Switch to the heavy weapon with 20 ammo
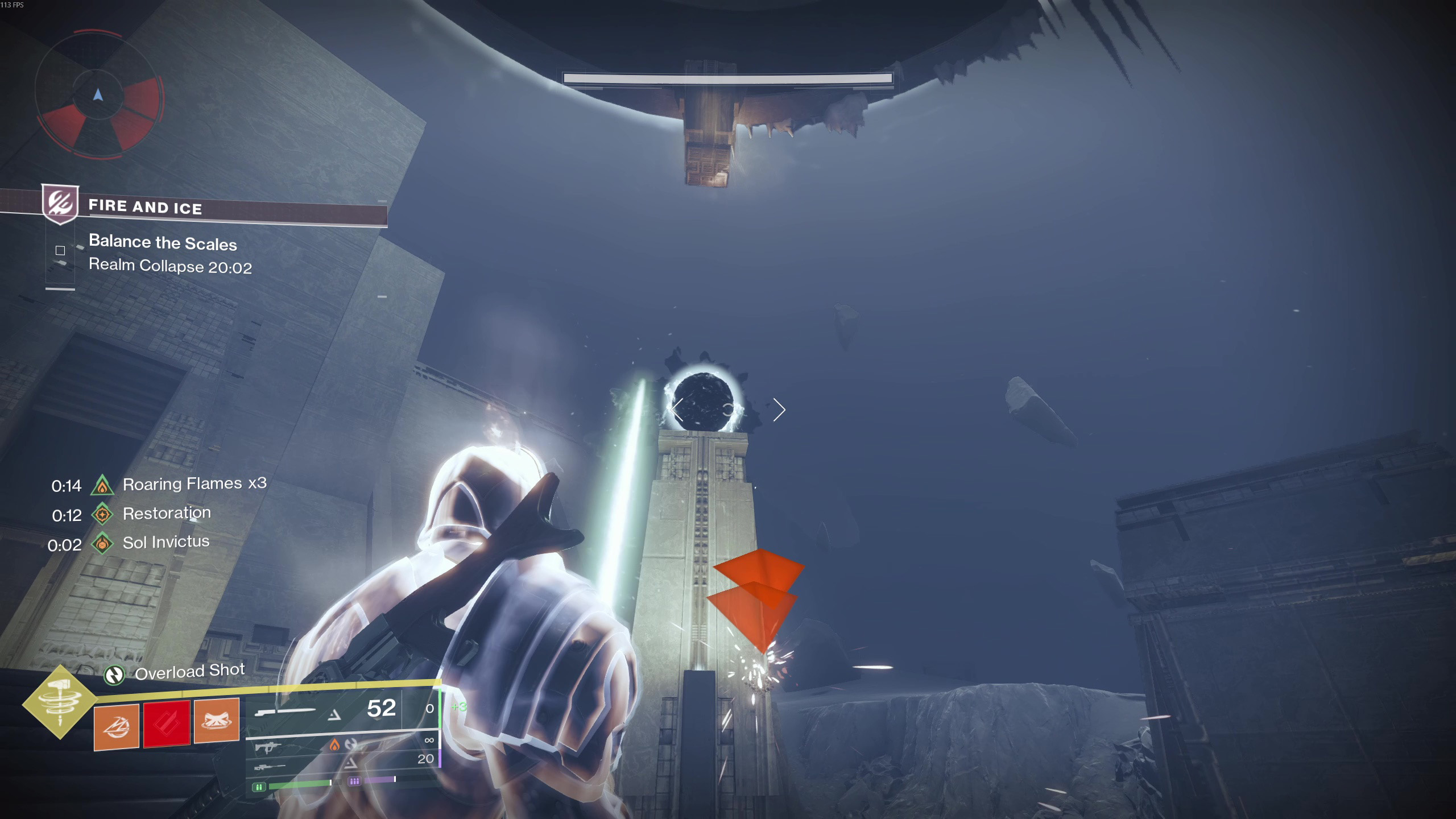 [x=341, y=763]
